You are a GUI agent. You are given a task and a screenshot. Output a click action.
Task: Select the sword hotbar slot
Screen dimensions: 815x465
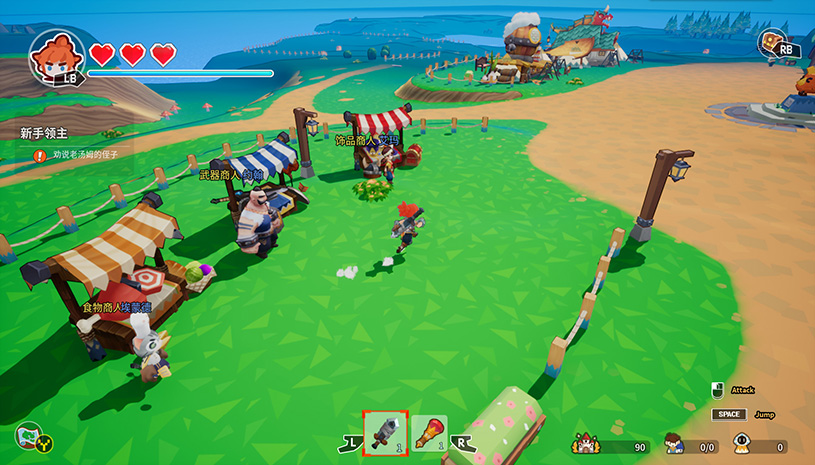click(384, 431)
